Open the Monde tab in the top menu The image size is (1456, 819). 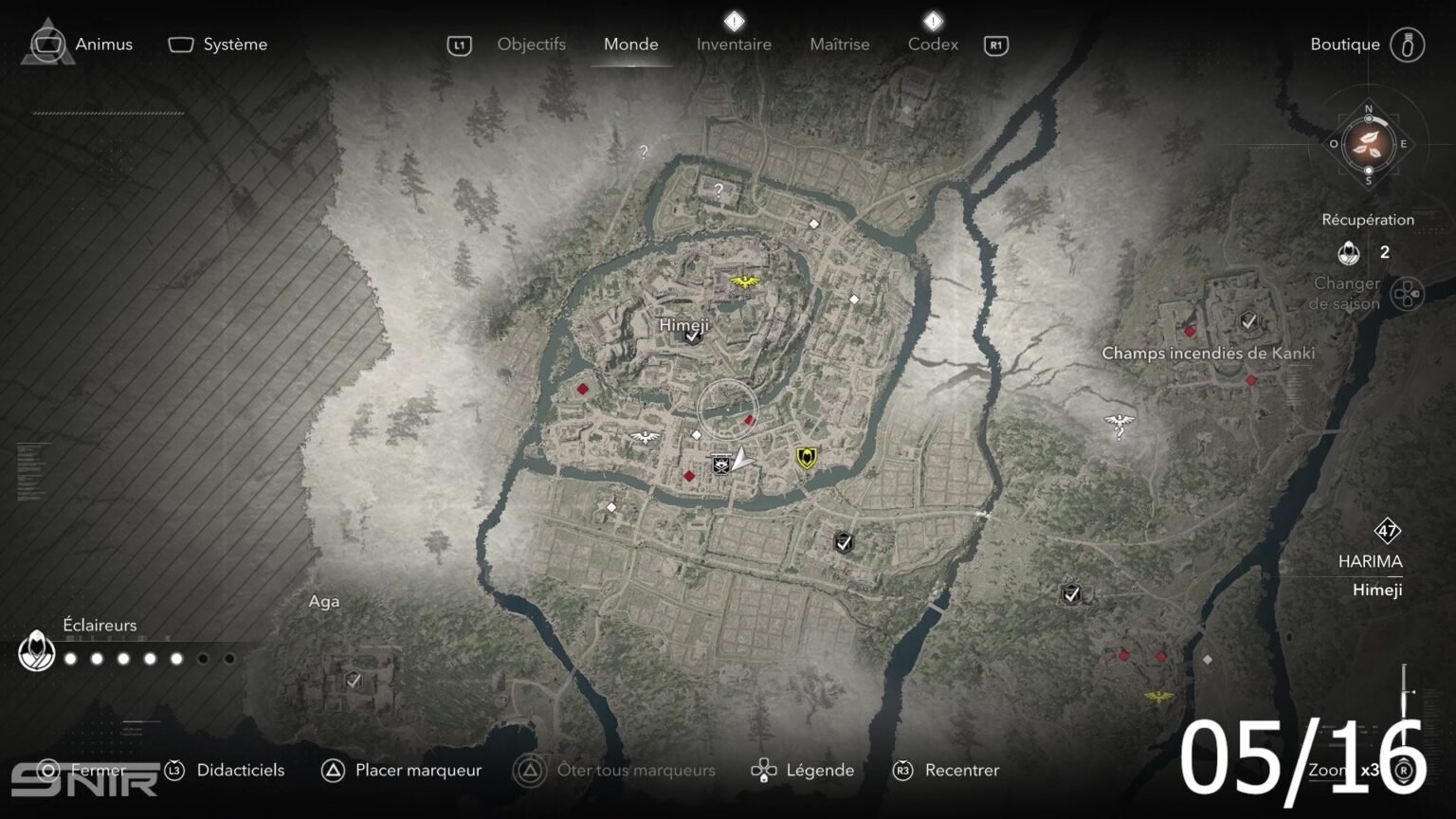[x=630, y=44]
